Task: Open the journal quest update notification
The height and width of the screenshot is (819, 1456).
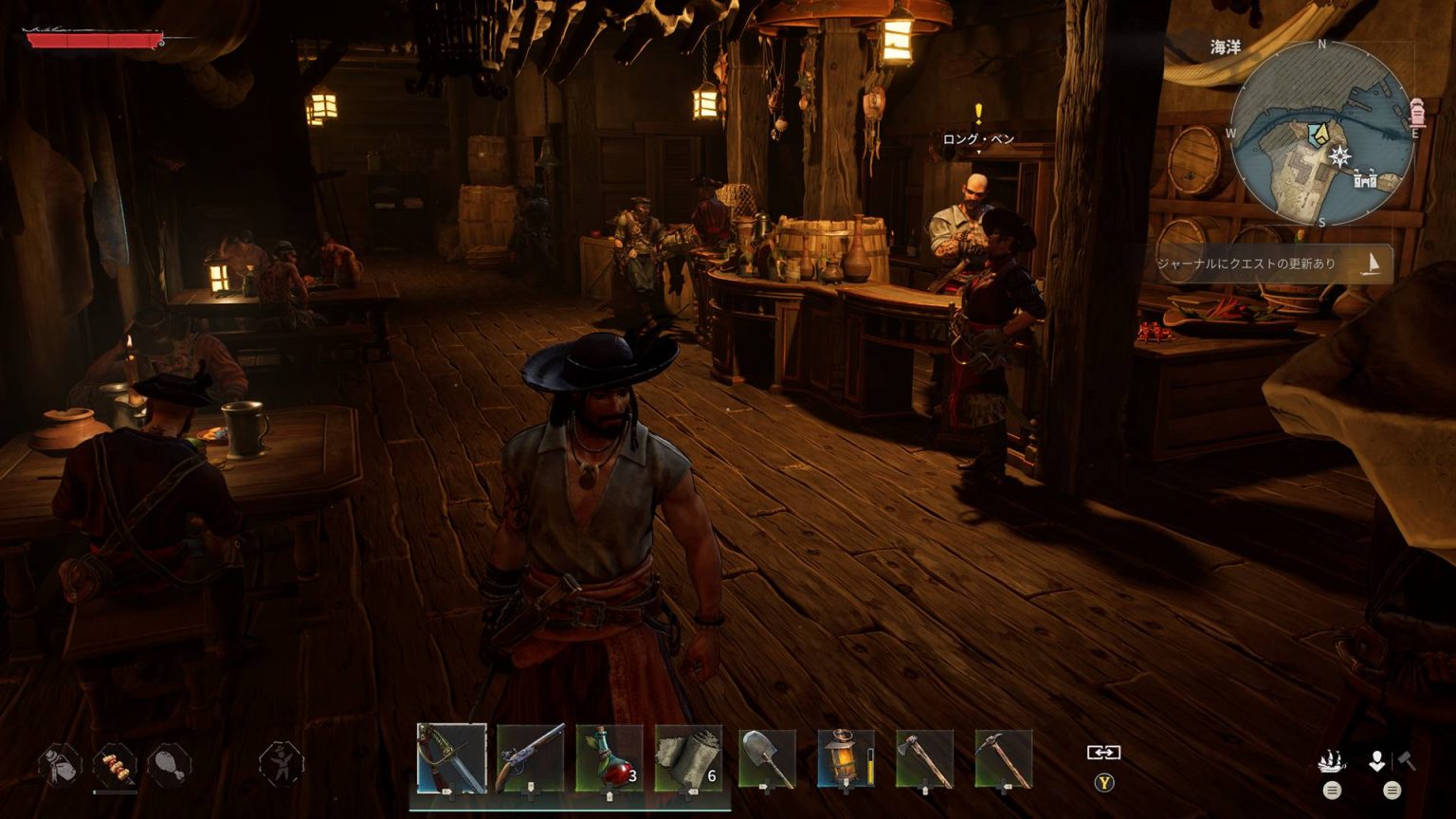Action: pos(1270,264)
